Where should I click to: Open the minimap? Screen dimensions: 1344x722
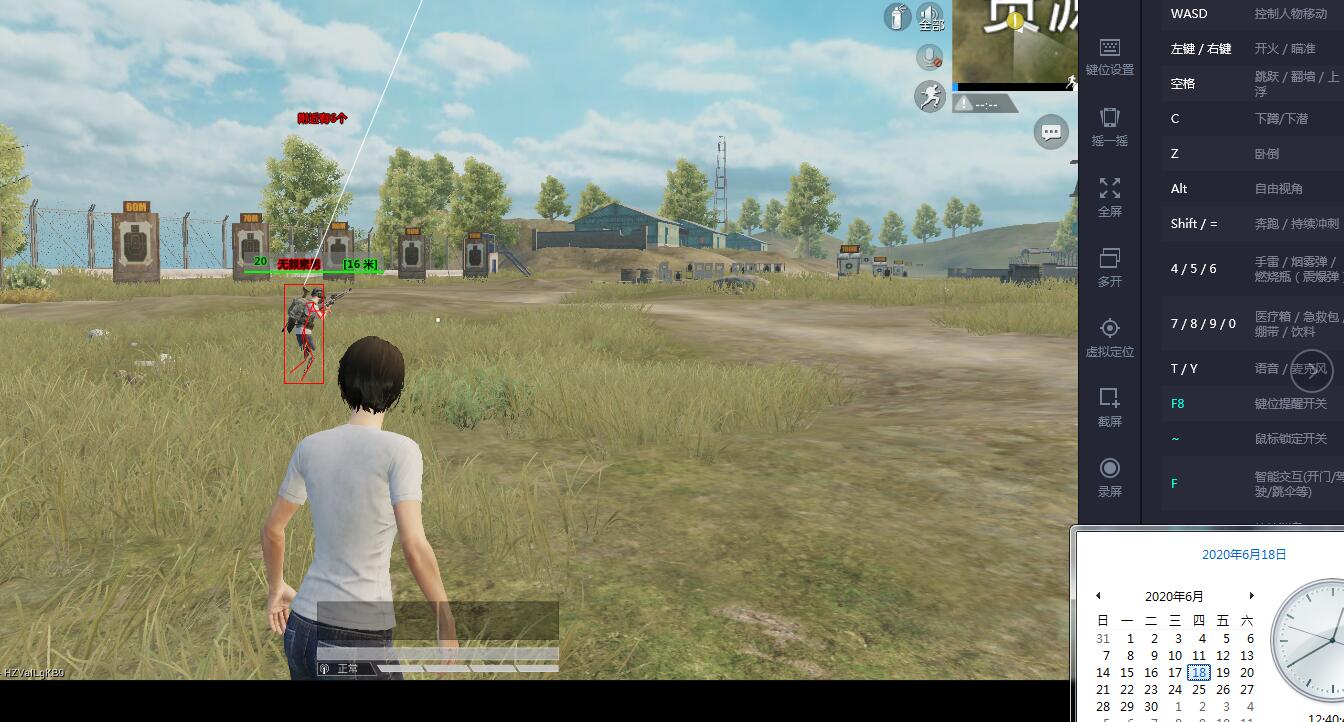pyautogui.click(x=1014, y=42)
